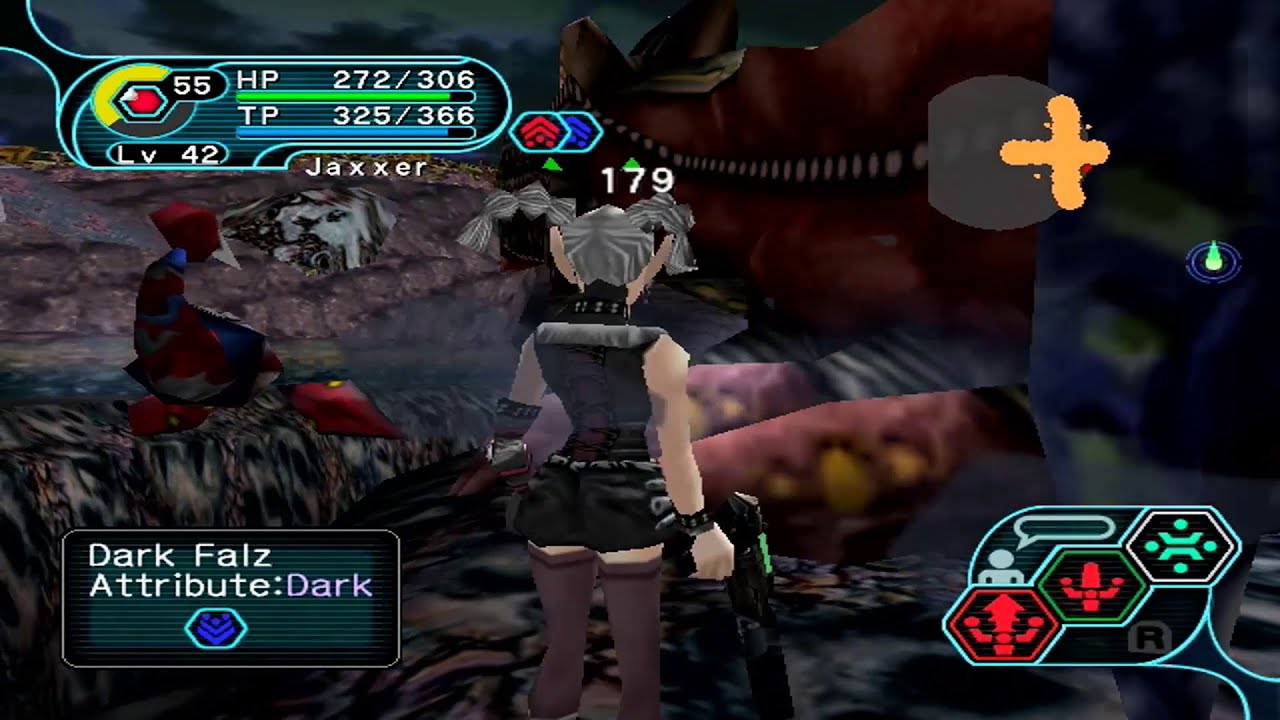The height and width of the screenshot is (720, 1280).
Task: Open the chat speech bubble
Action: pyautogui.click(x=1063, y=528)
